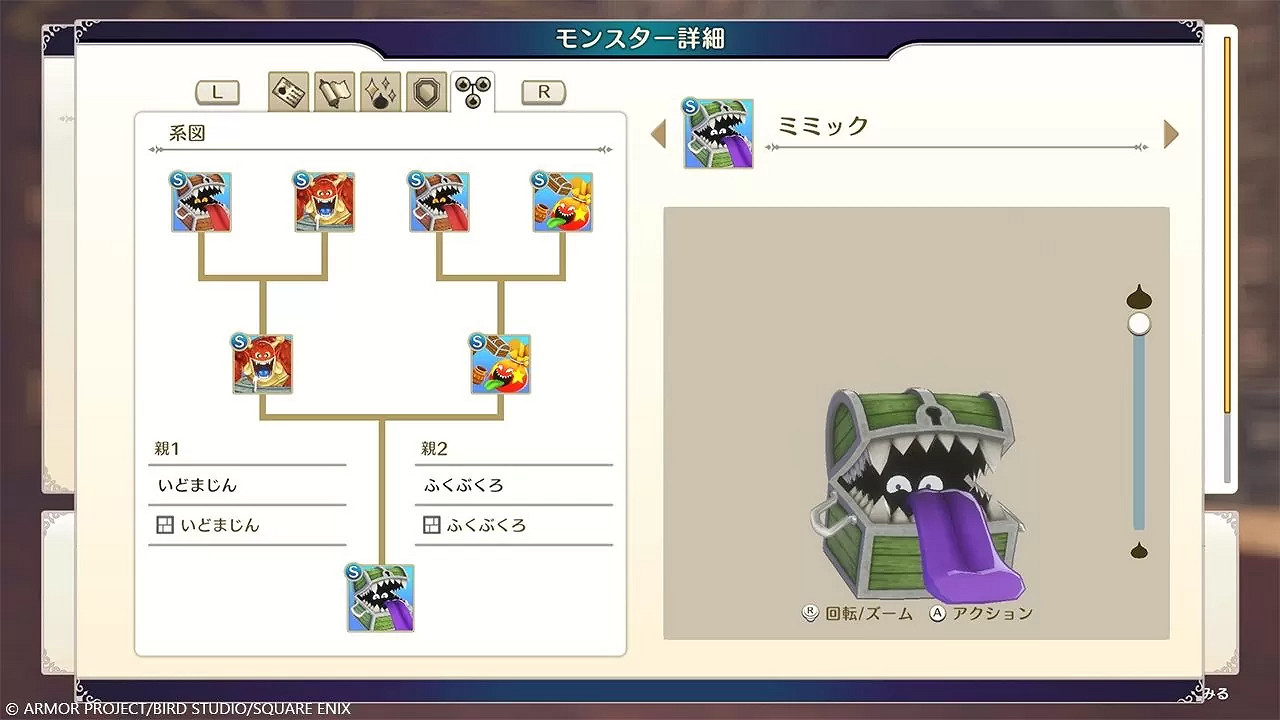Image resolution: width=1280 pixels, height=720 pixels.
Task: Select the いどまじん parent monster portrait
Action: click(x=261, y=363)
